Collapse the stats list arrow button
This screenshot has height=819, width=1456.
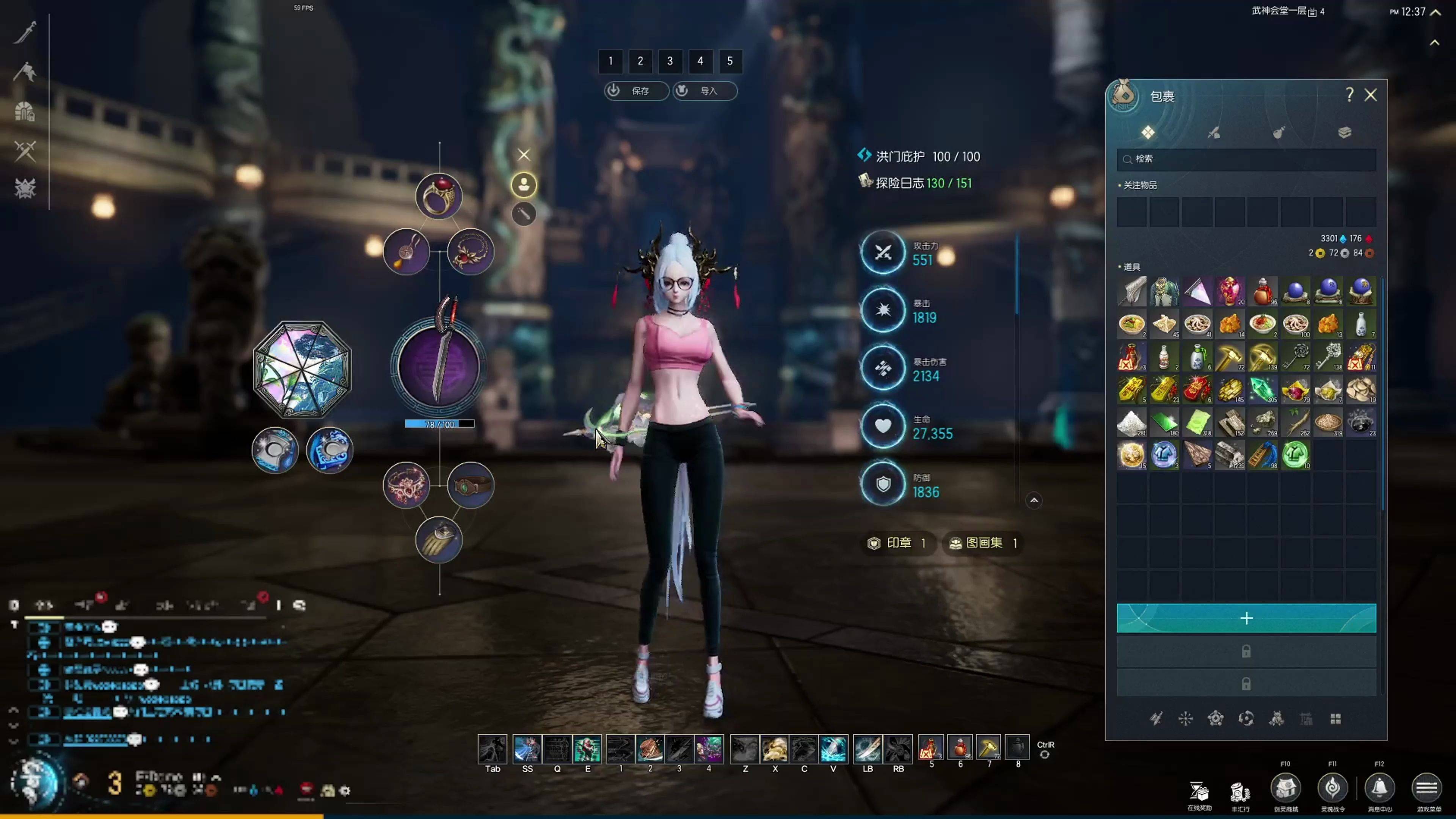coord(1034,500)
